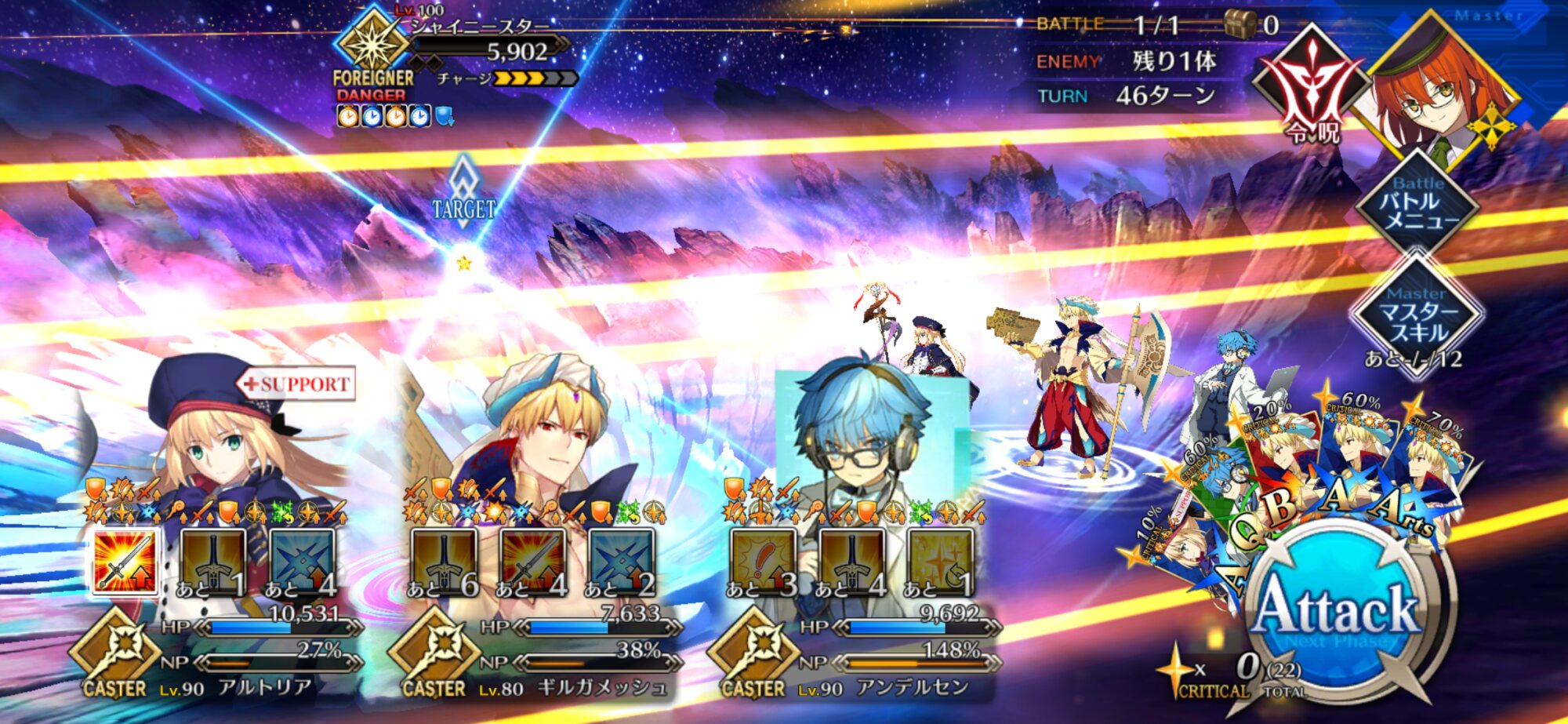
Task: Select Andersen's second skill on cooldown 4
Action: [851, 562]
